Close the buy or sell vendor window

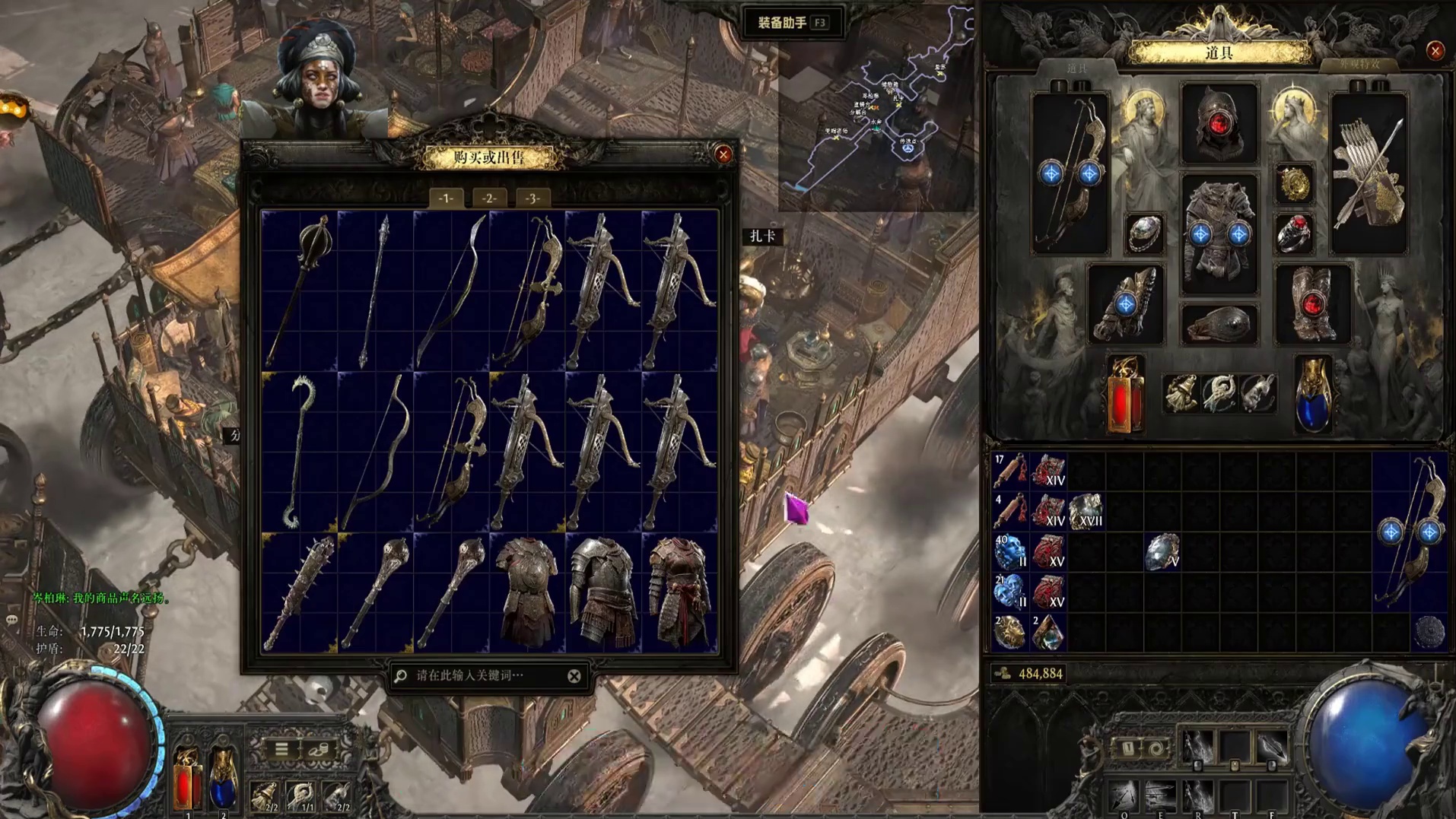pos(723,155)
